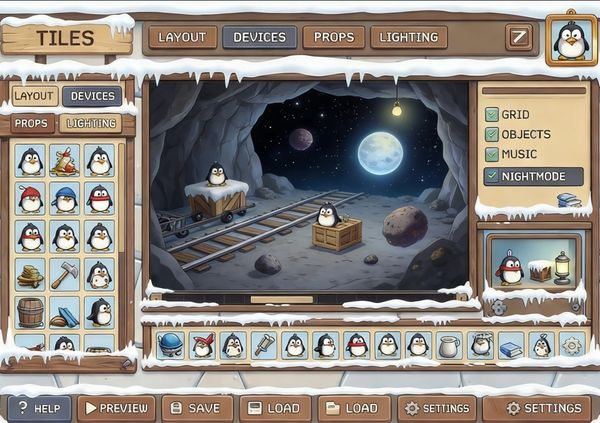
Task: Select the blue-capped penguin tile
Action: coord(65,198)
